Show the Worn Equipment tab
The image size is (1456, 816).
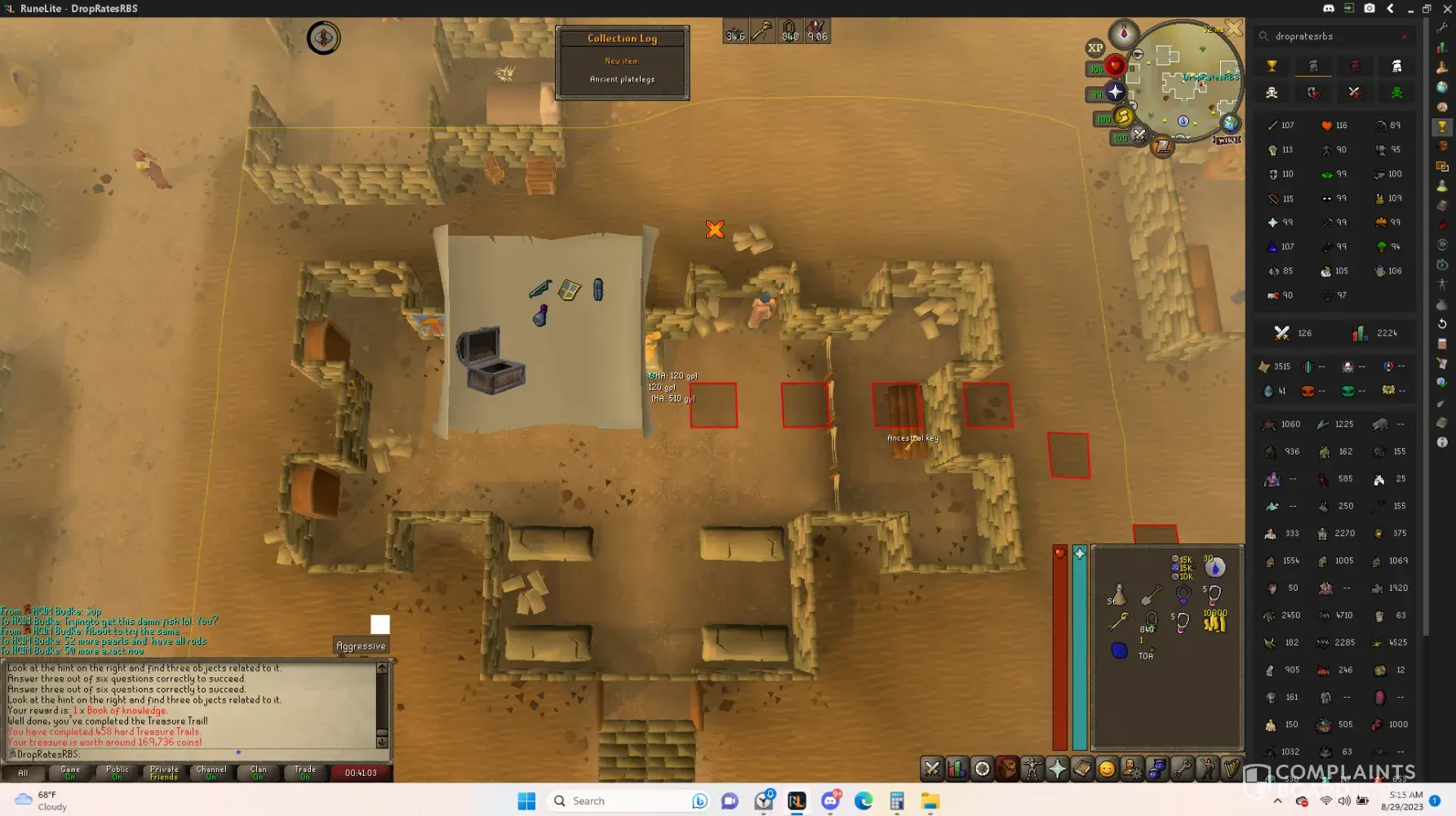point(1032,769)
